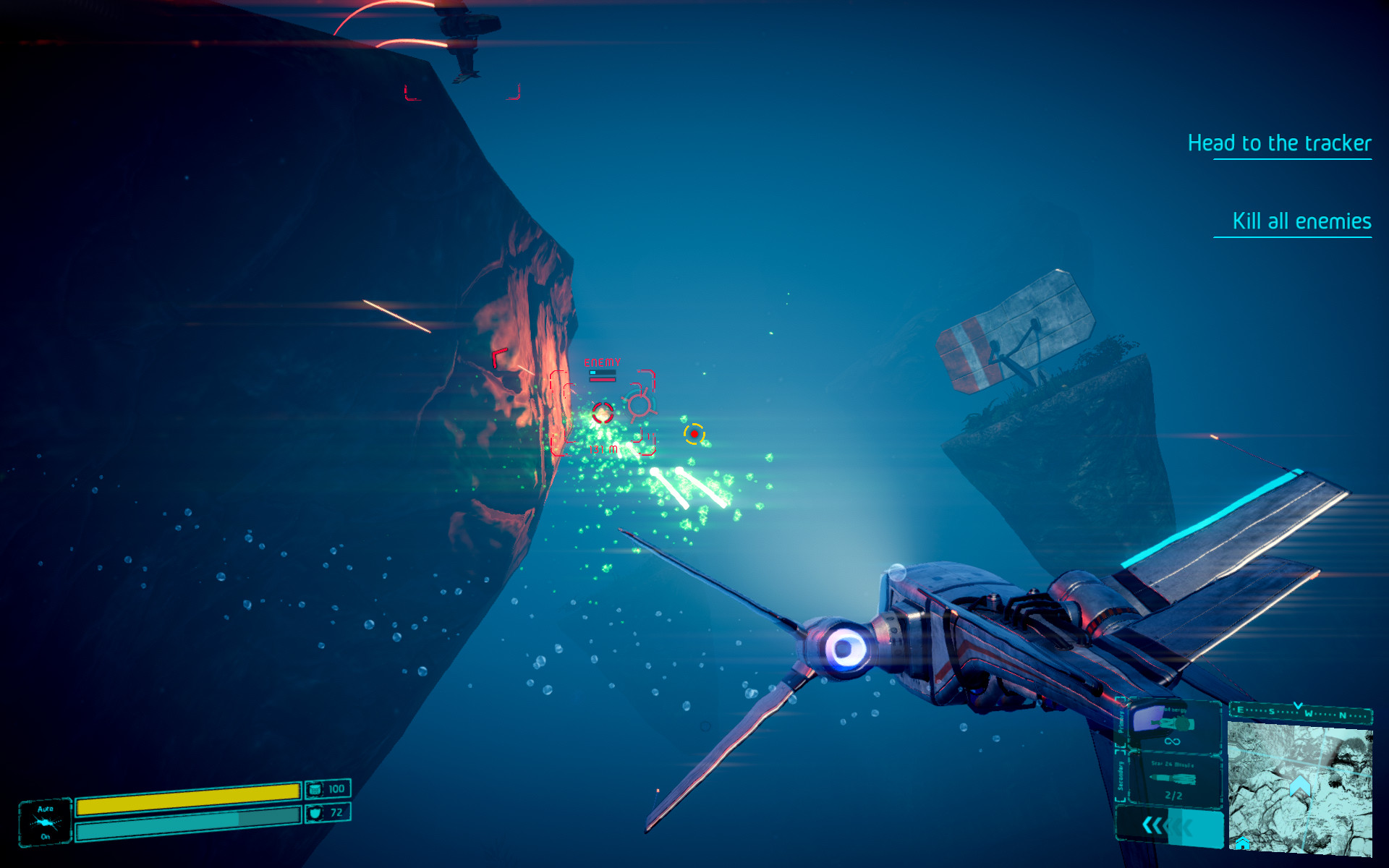The height and width of the screenshot is (868, 1389).
Task: Select the Kill all enemies objective
Action: tap(1301, 221)
